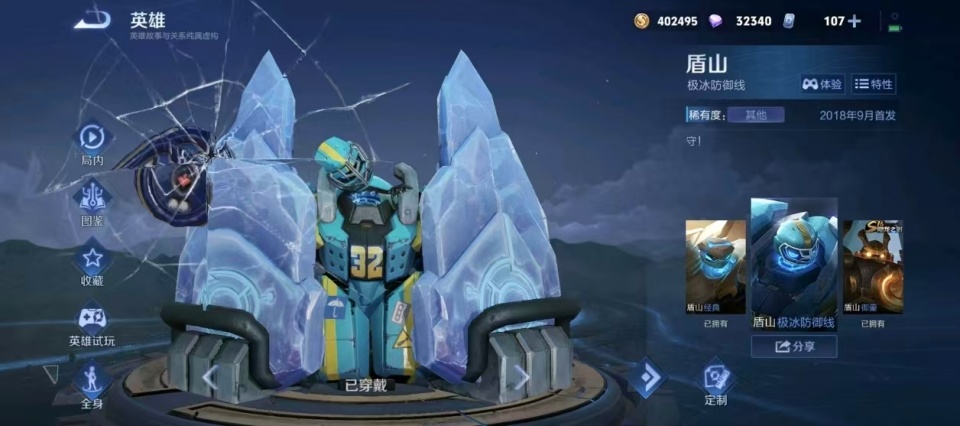The height and width of the screenshot is (426, 960).
Task: Open the 特性 features list
Action: coord(873,85)
